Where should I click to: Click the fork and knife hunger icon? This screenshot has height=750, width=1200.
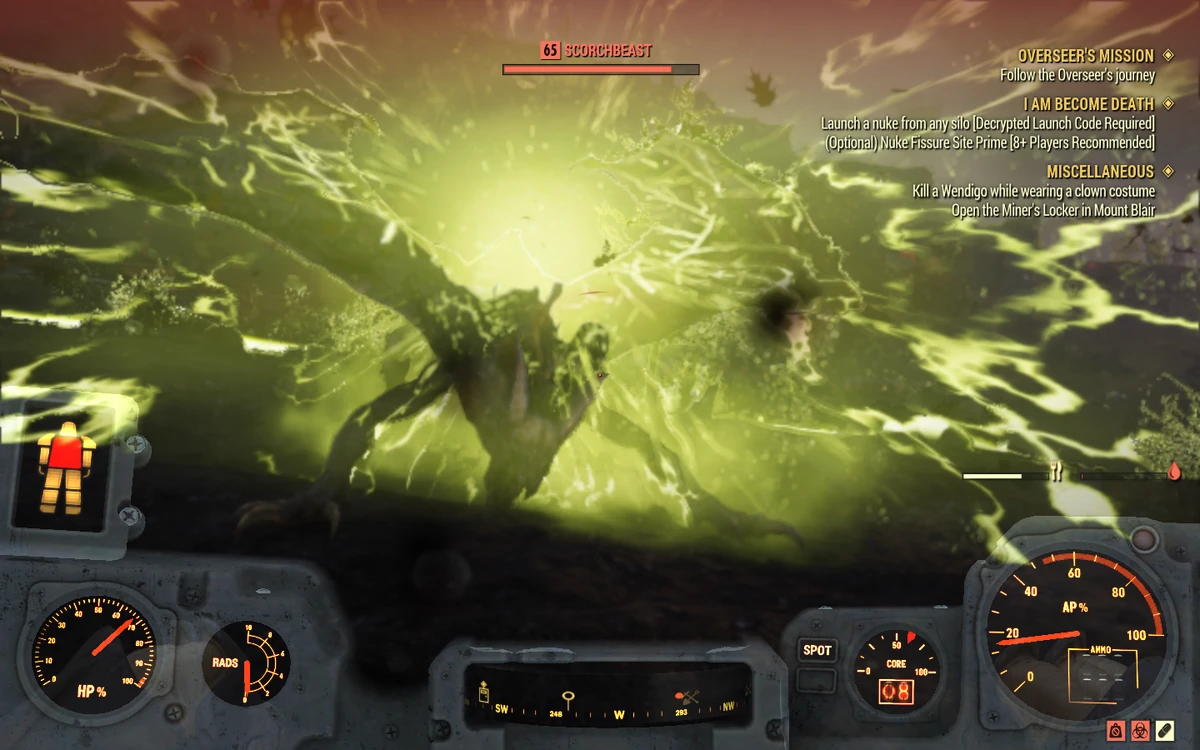[1056, 473]
